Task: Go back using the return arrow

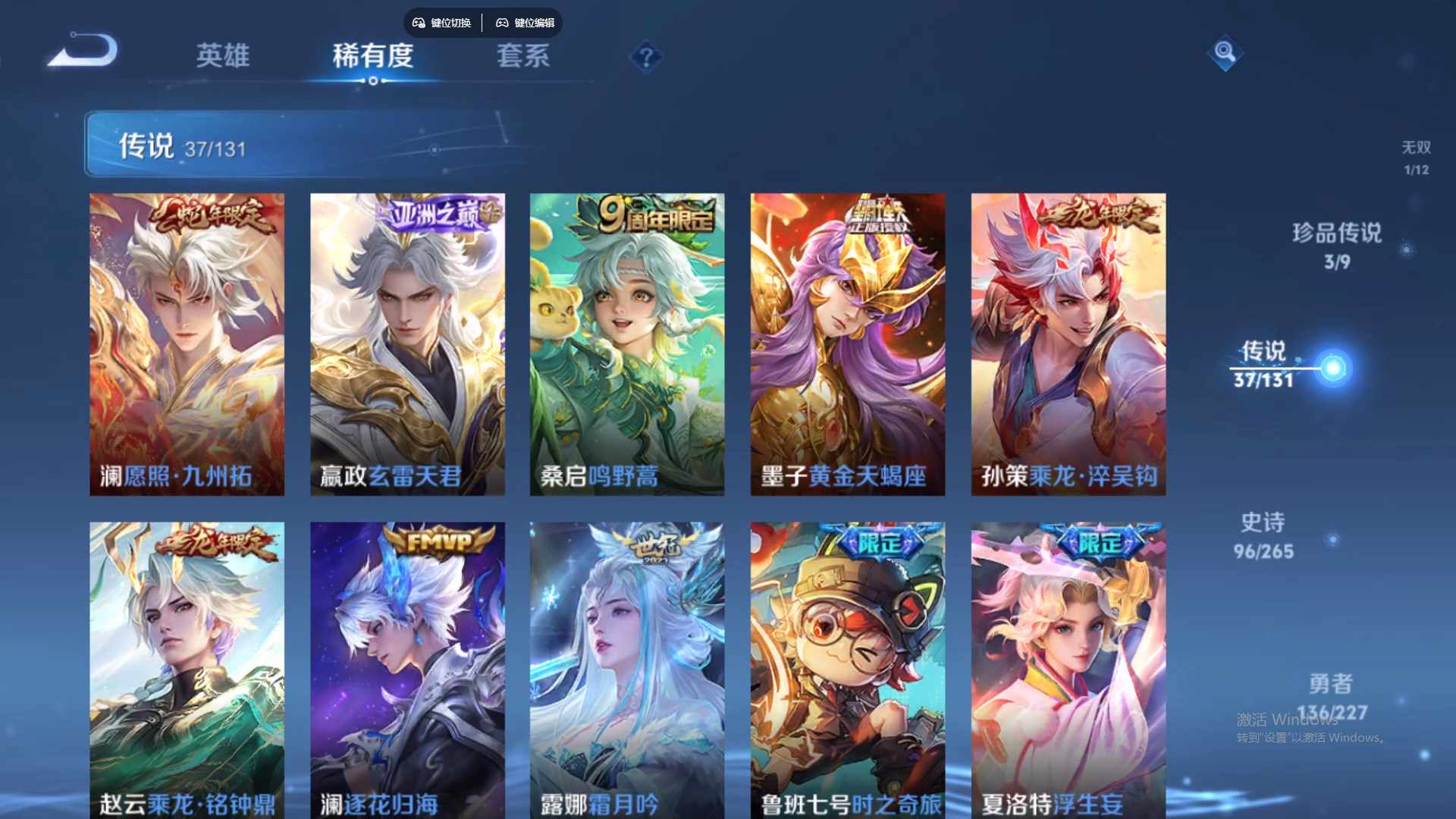Action: click(x=84, y=52)
